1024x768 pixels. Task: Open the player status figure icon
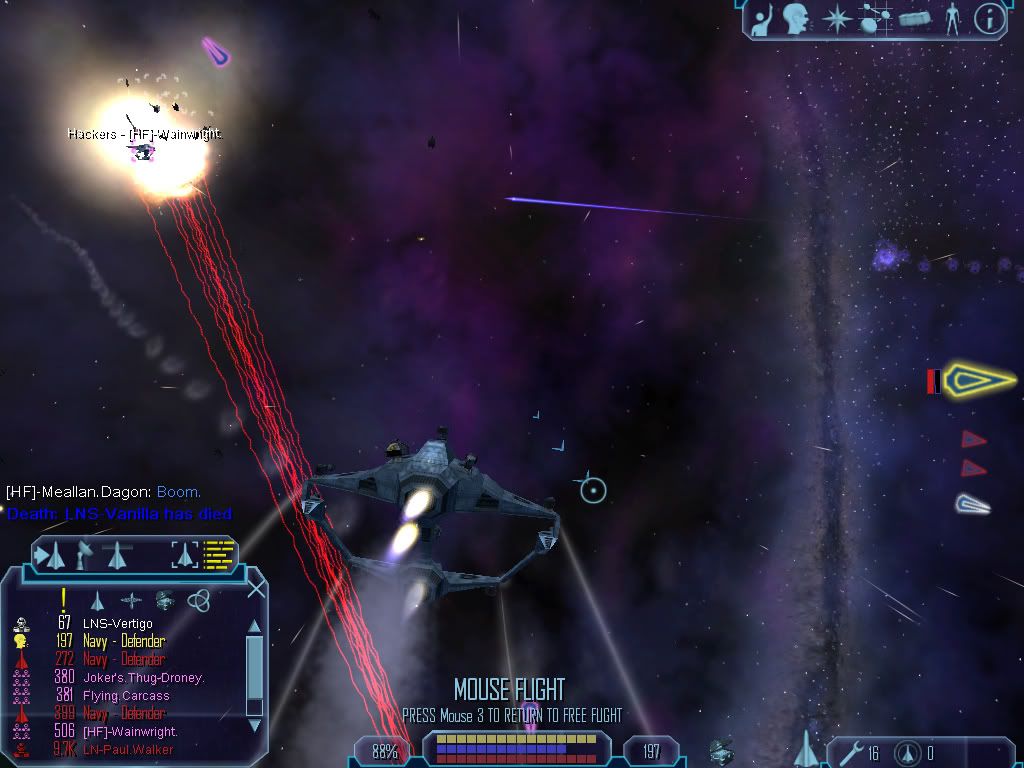[952, 19]
